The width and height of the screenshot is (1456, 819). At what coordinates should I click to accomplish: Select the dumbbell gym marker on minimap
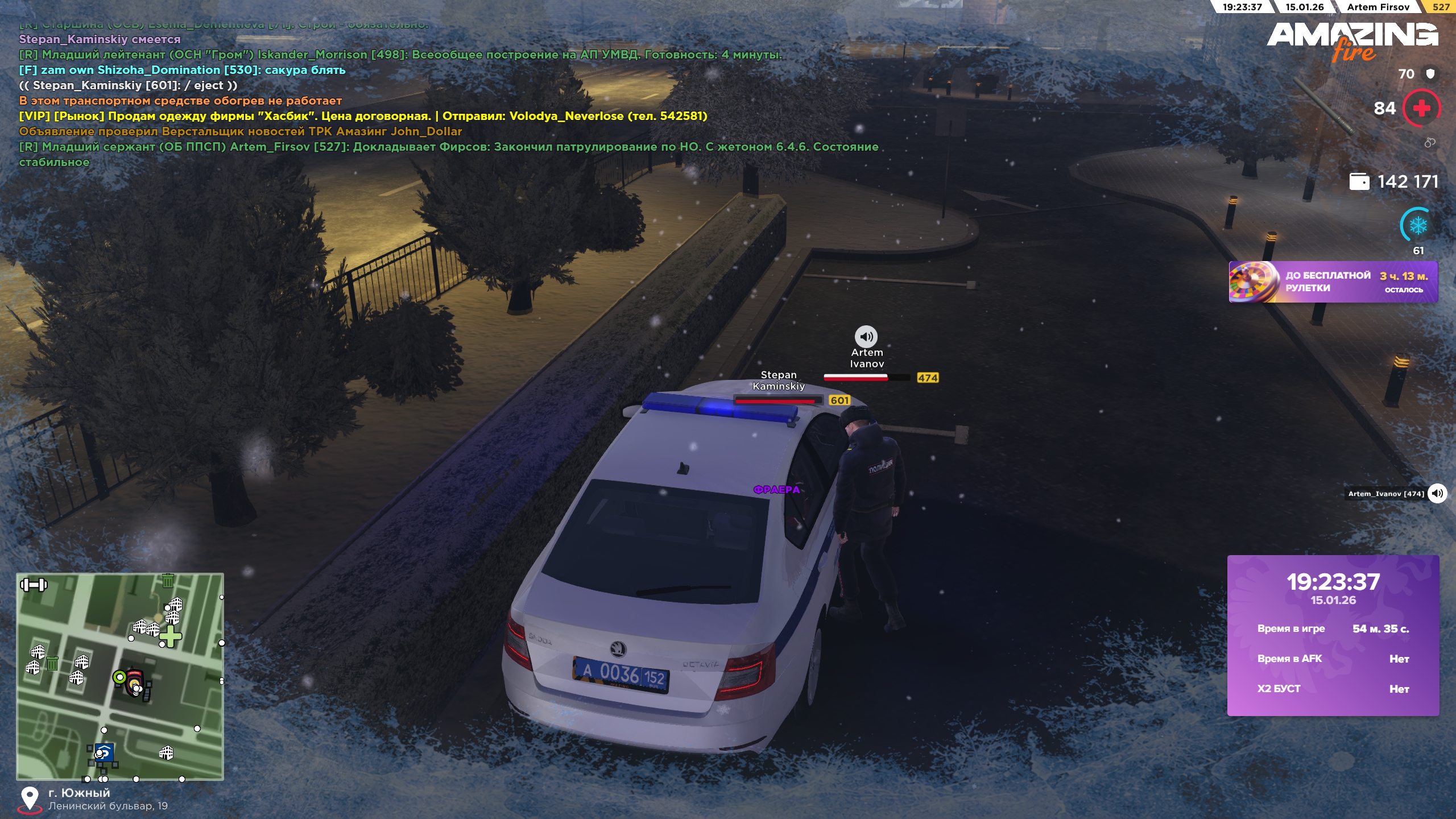pos(34,585)
